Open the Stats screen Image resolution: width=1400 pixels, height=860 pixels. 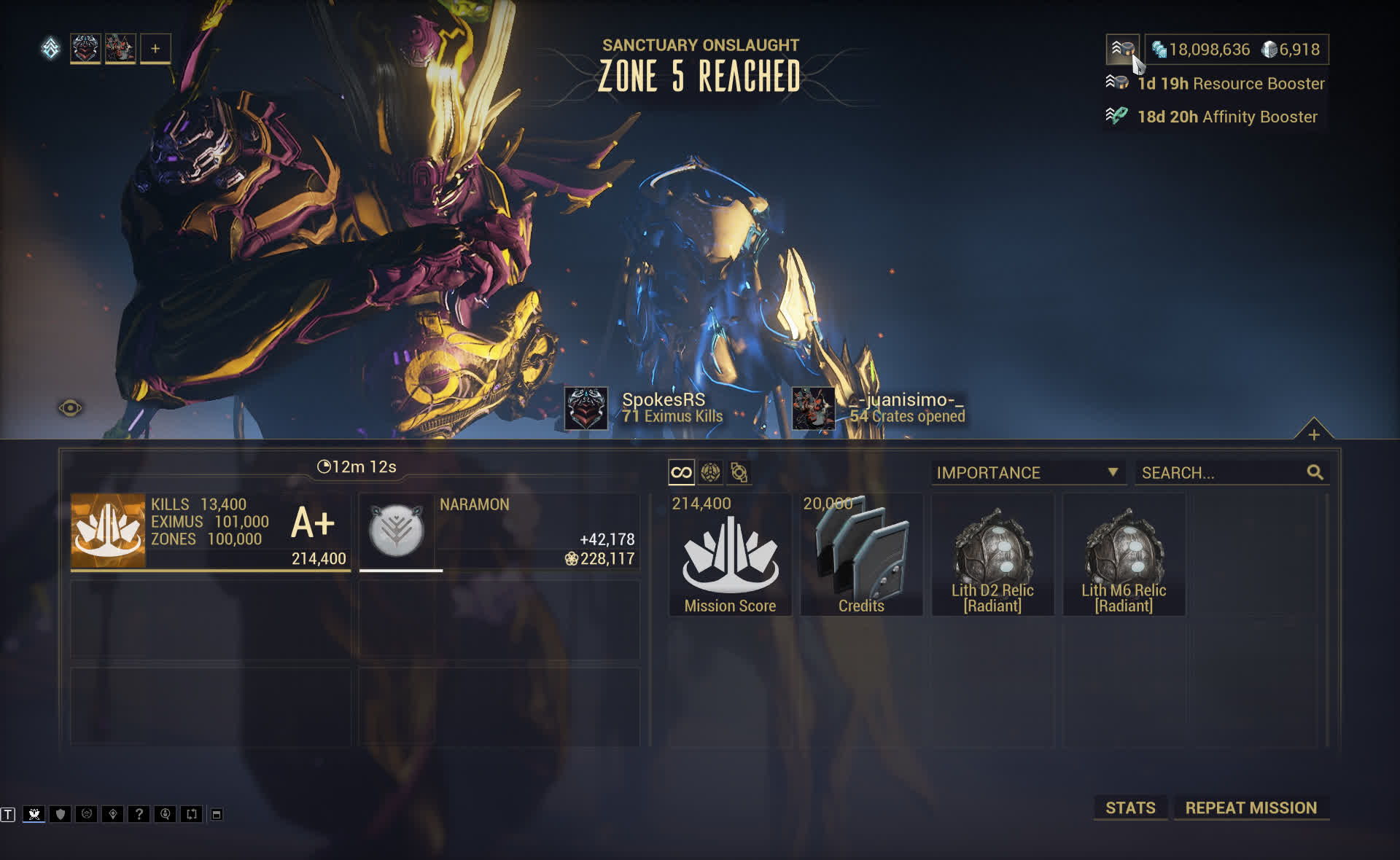(x=1129, y=808)
